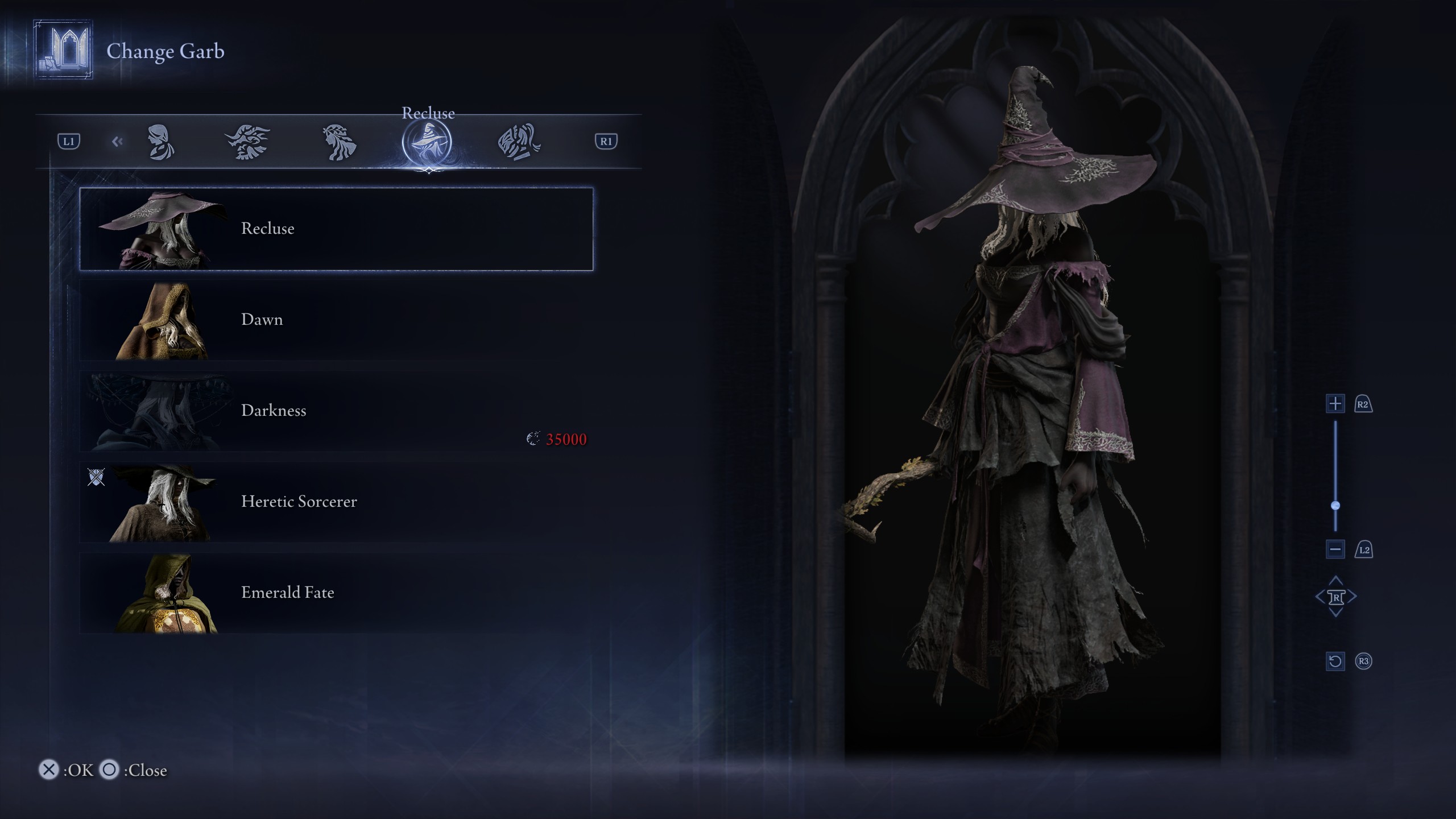Screen dimensions: 1456x819
Task: Choose the Emerald Fate garb
Action: pyautogui.click(x=336, y=593)
